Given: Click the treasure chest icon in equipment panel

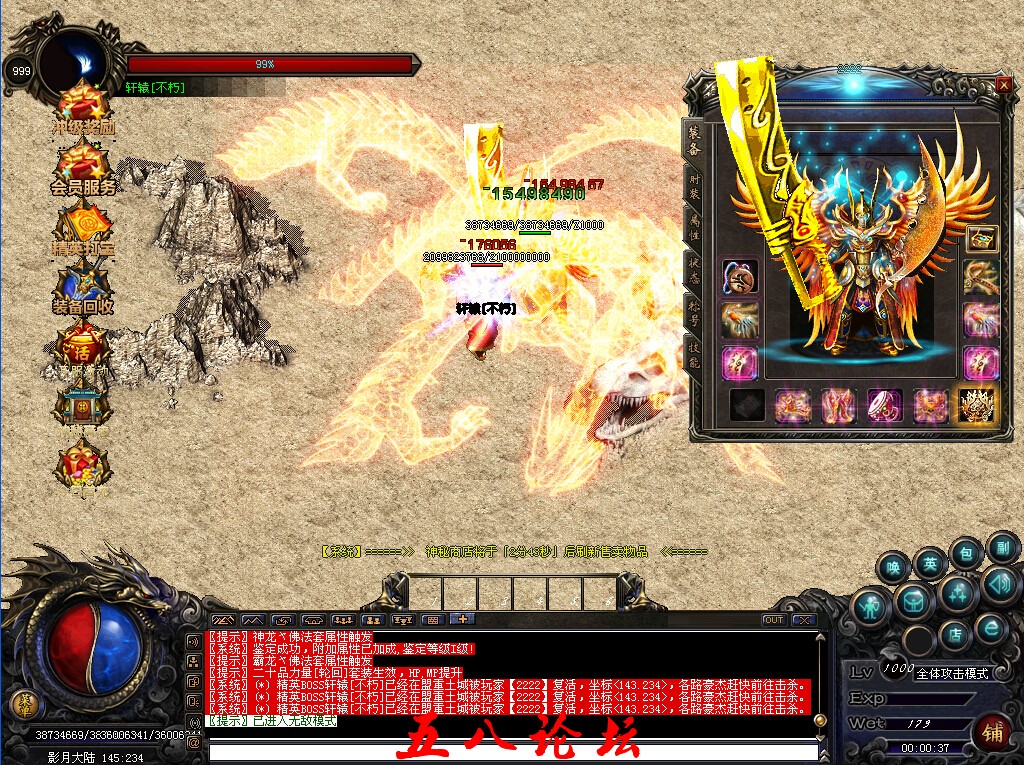Looking at the screenshot, I should [982, 238].
